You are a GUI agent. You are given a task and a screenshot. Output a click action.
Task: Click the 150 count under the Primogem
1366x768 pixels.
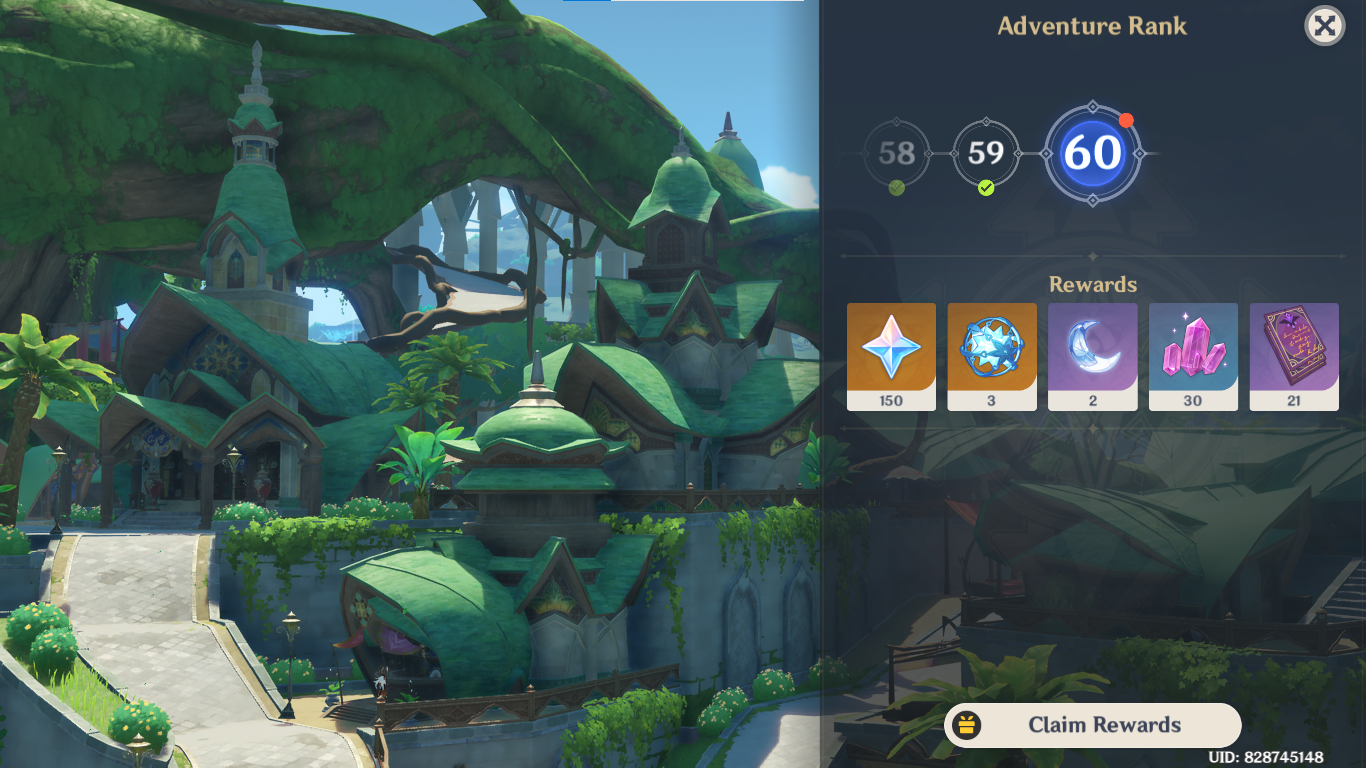pyautogui.click(x=891, y=402)
